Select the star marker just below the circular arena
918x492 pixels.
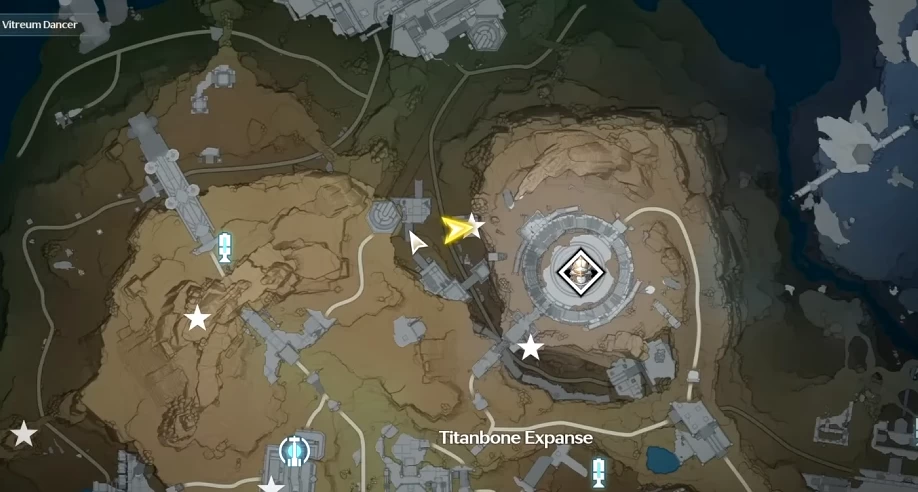tap(530, 348)
